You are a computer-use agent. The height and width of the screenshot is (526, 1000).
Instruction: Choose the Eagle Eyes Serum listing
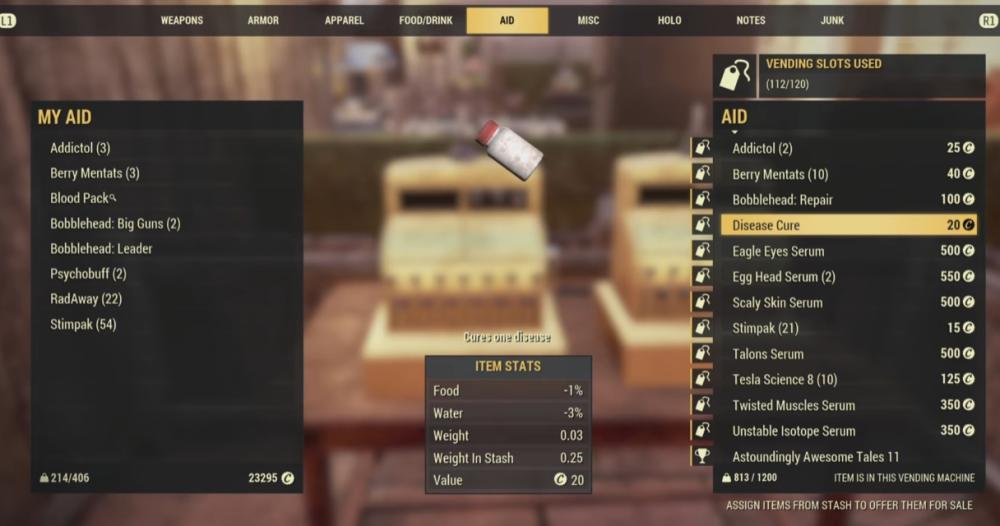tap(778, 252)
